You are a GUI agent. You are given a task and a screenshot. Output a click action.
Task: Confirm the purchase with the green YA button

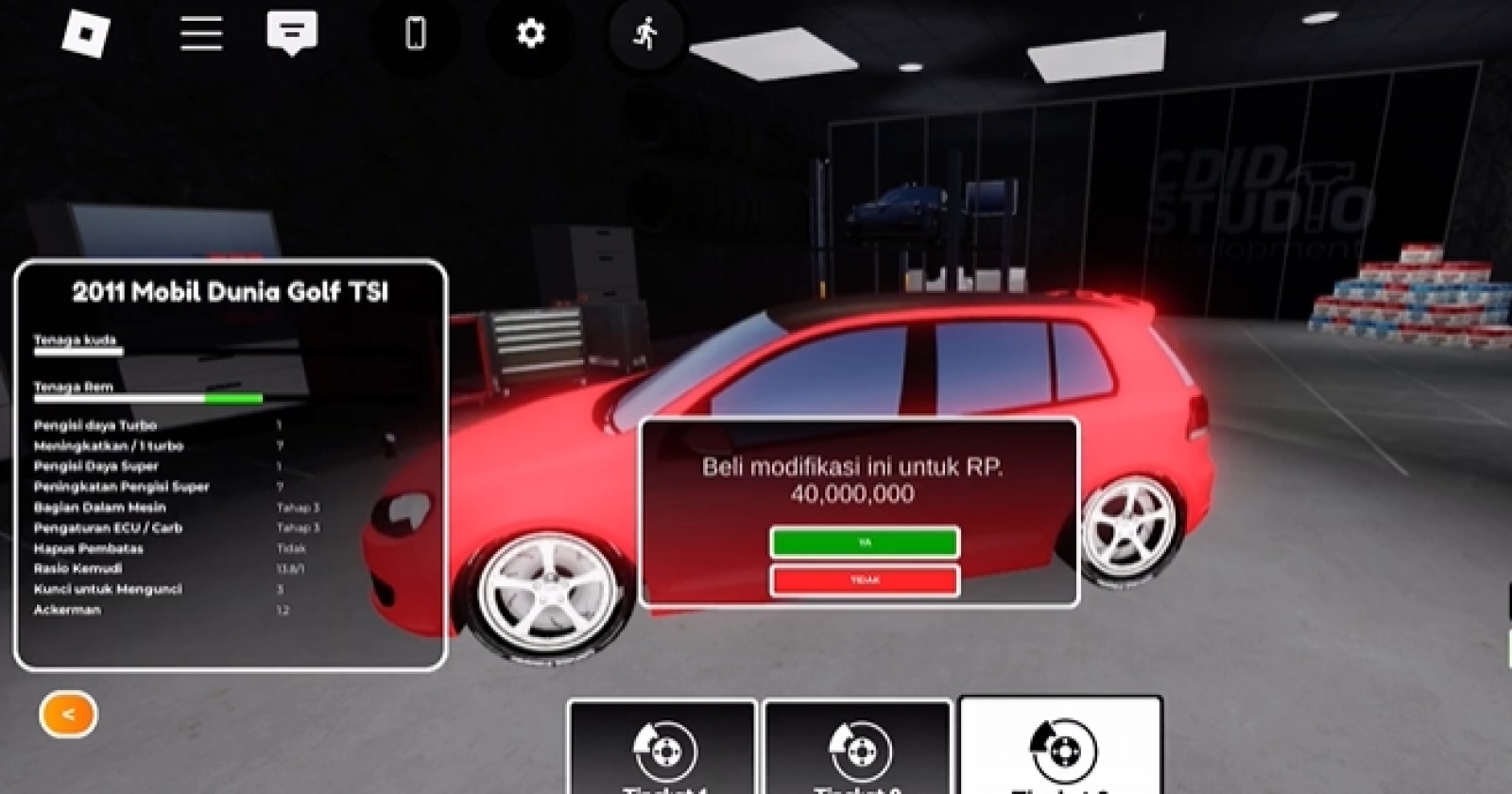pyautogui.click(x=865, y=543)
